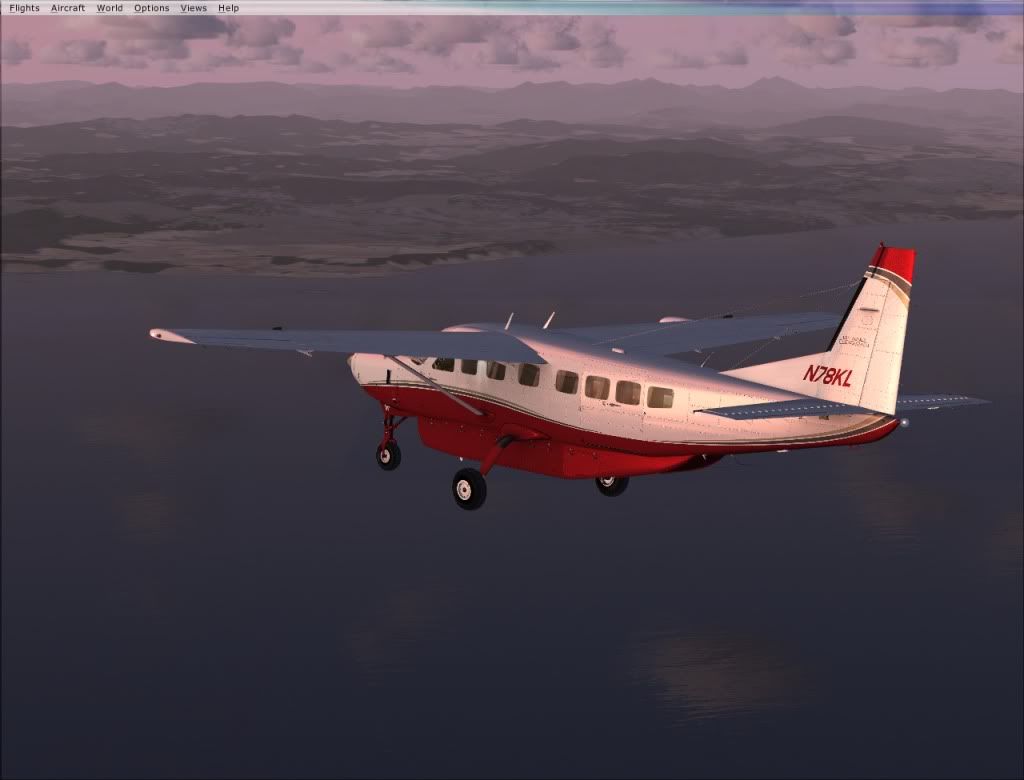This screenshot has height=780, width=1024.
Task: Show the Options menu
Action: (152, 8)
